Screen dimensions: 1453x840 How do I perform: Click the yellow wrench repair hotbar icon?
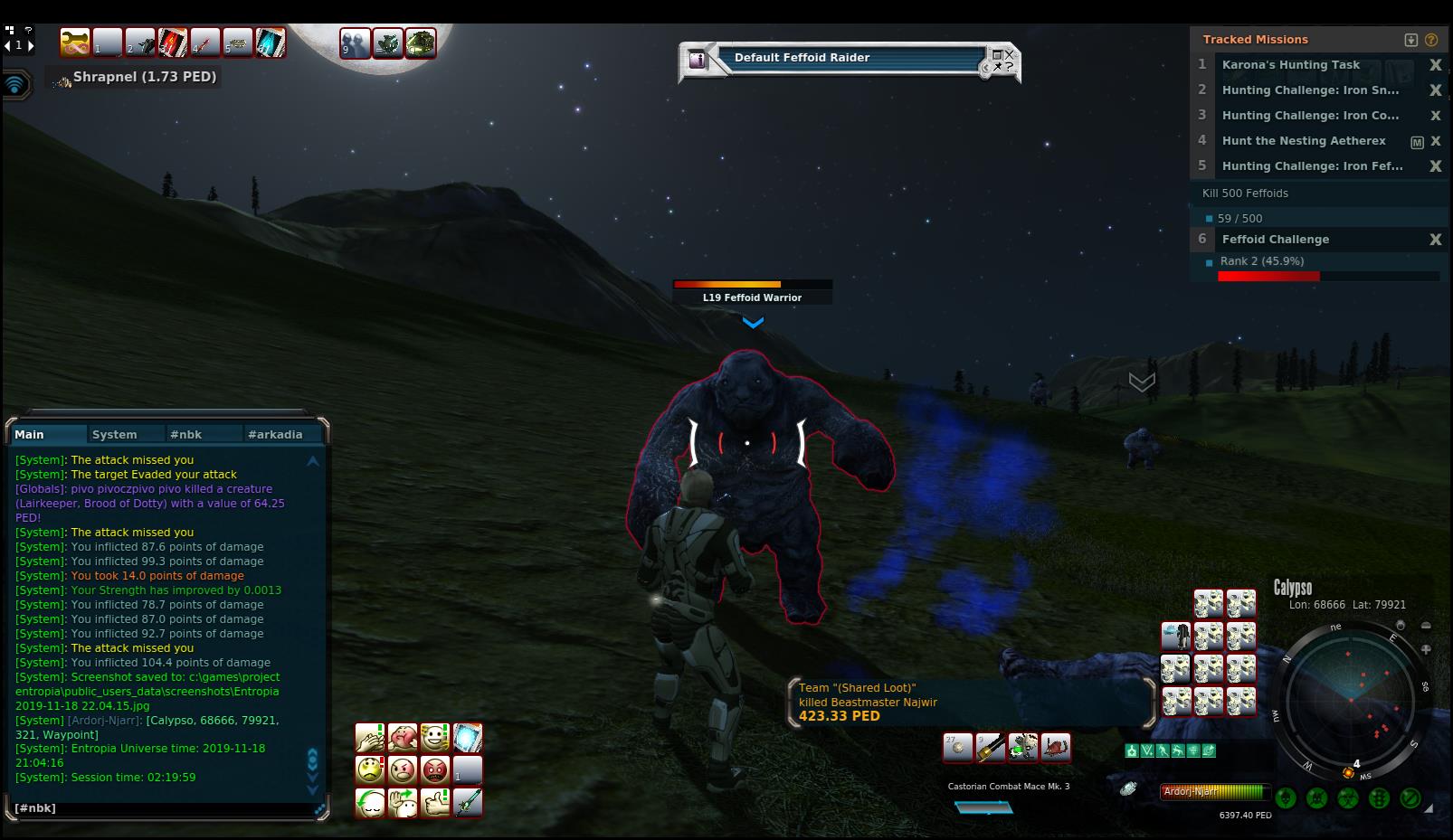(x=75, y=42)
